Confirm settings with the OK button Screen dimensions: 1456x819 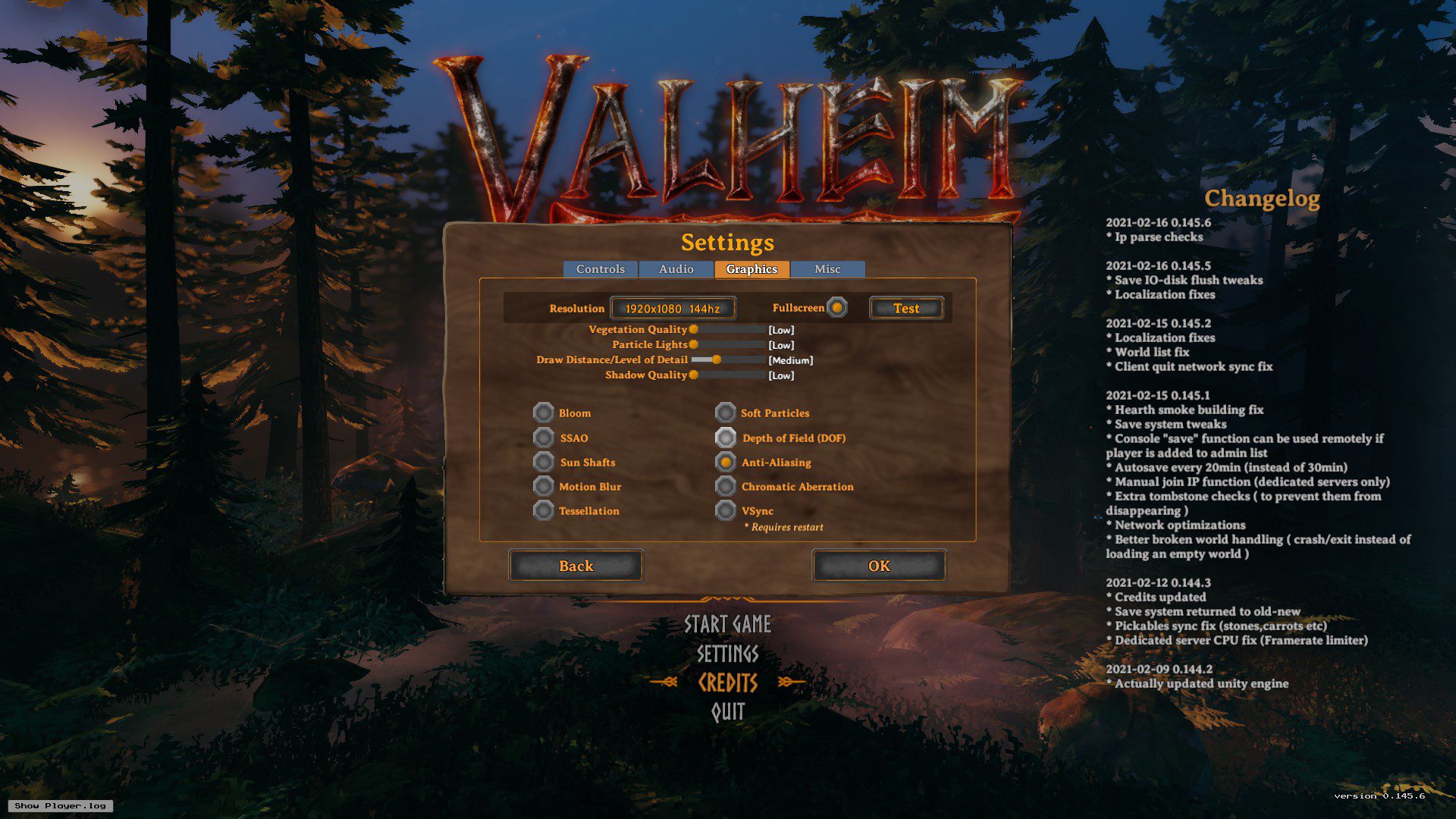878,565
